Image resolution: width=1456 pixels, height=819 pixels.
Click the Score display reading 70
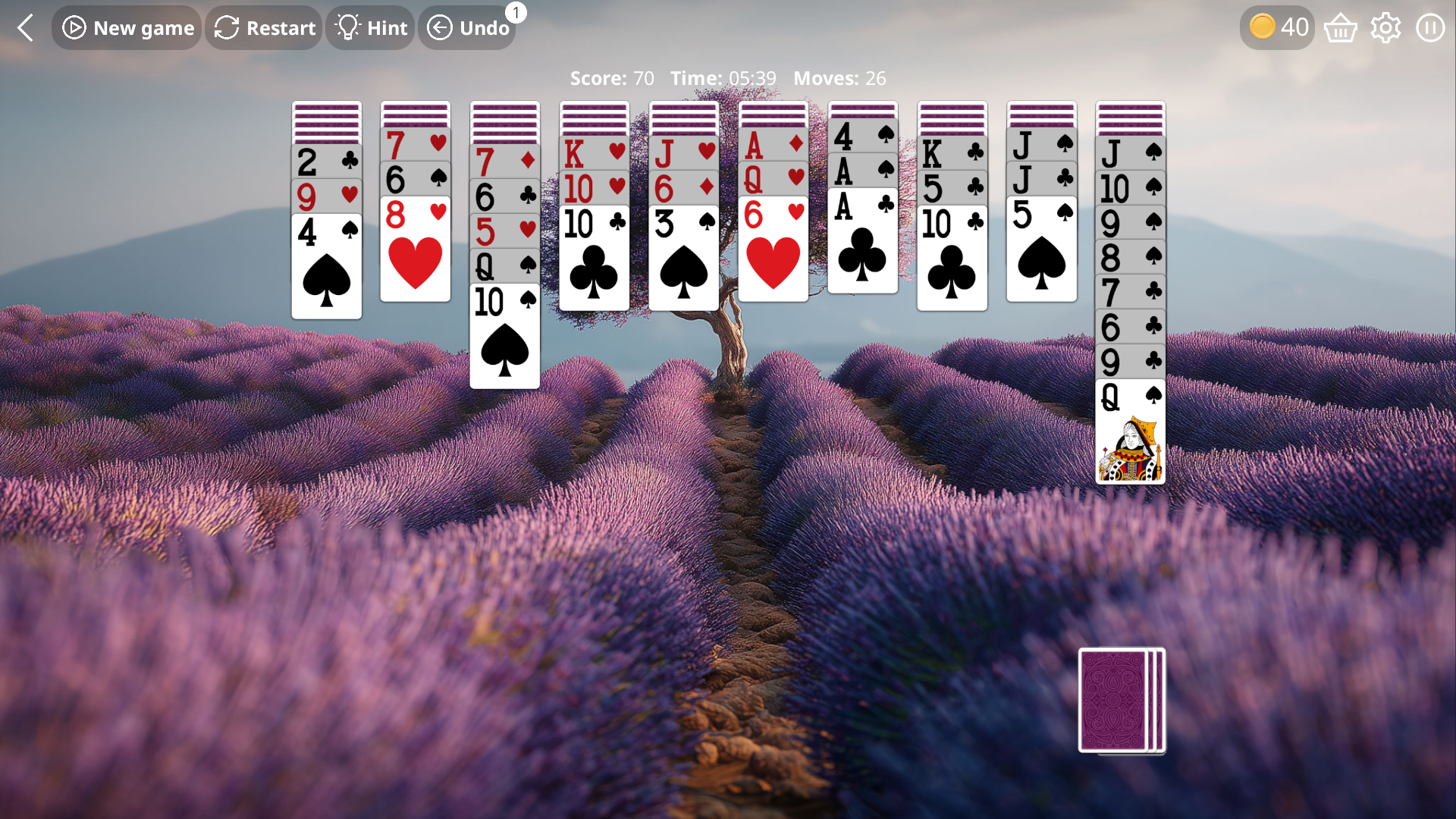point(610,77)
